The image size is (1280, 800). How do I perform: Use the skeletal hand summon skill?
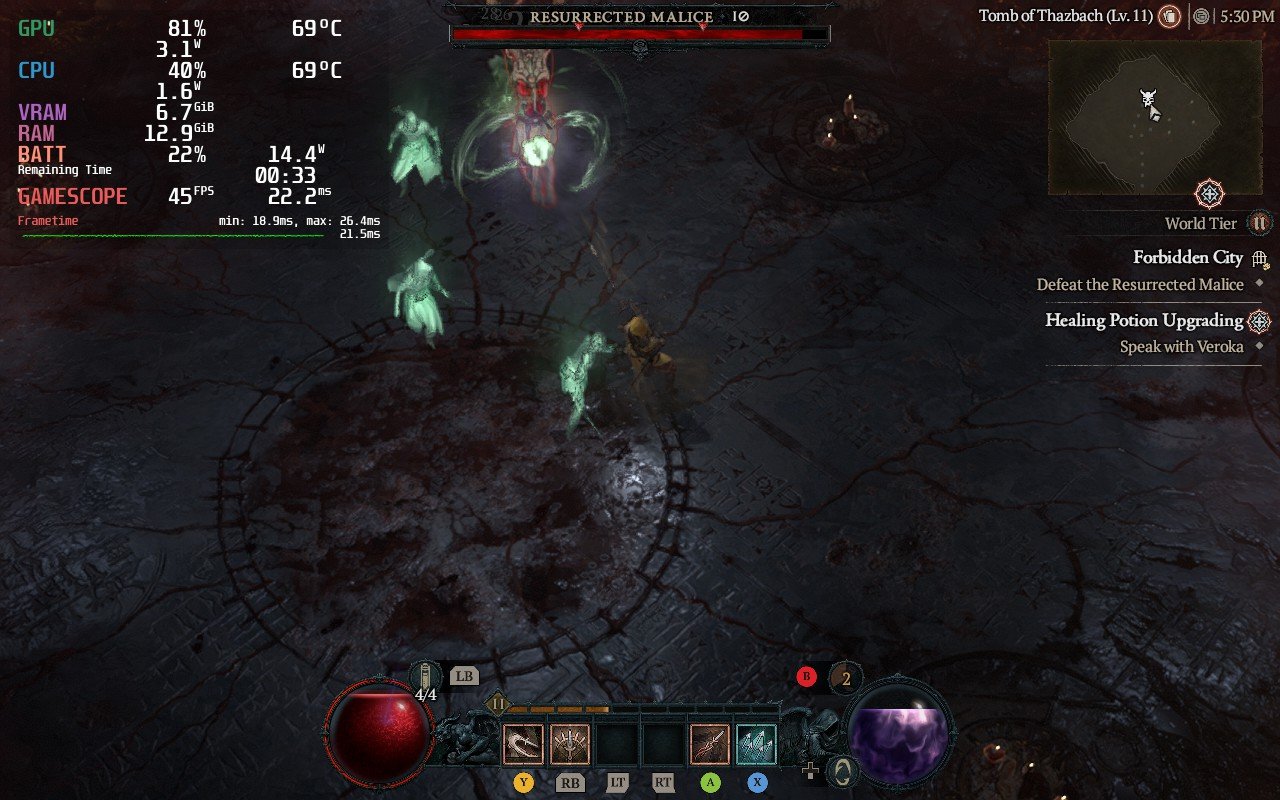[570, 744]
